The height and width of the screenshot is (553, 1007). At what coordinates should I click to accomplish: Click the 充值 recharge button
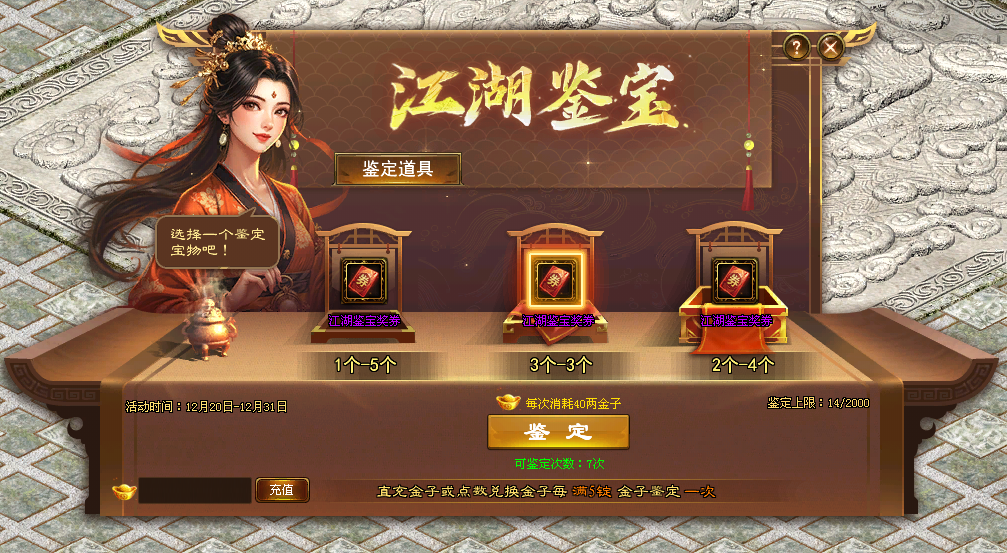282,490
